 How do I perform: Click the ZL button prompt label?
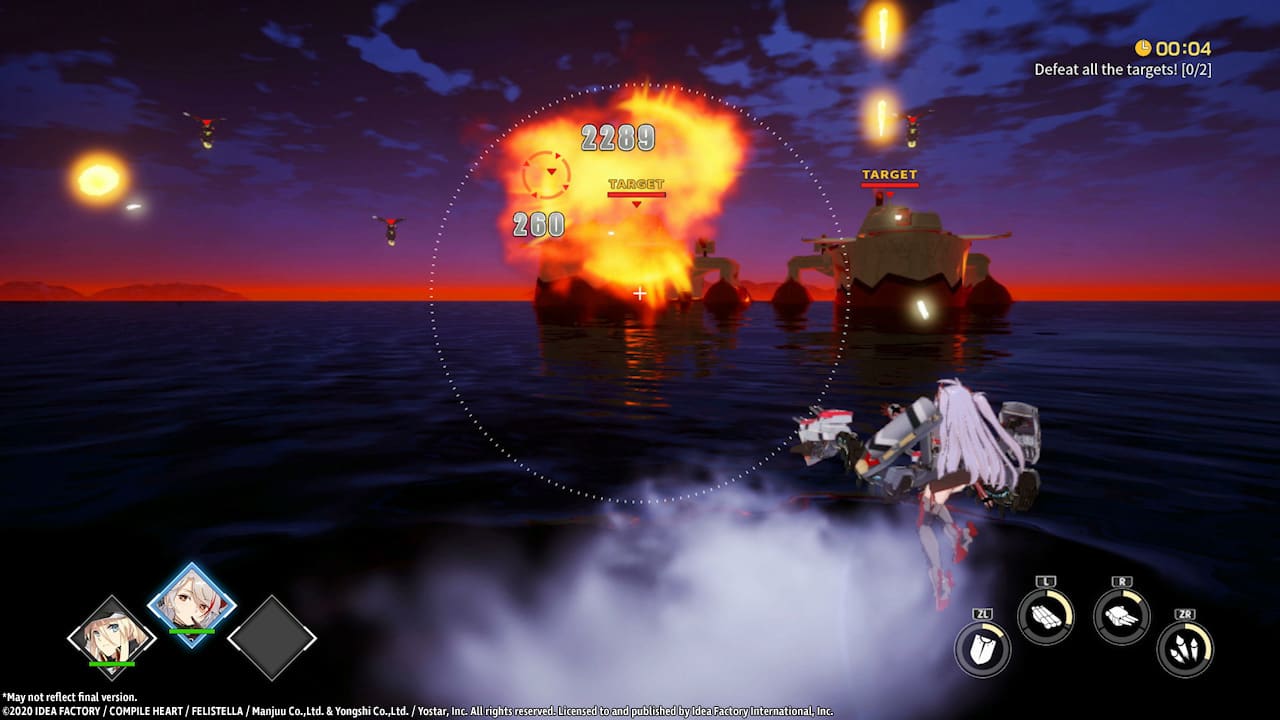point(980,613)
